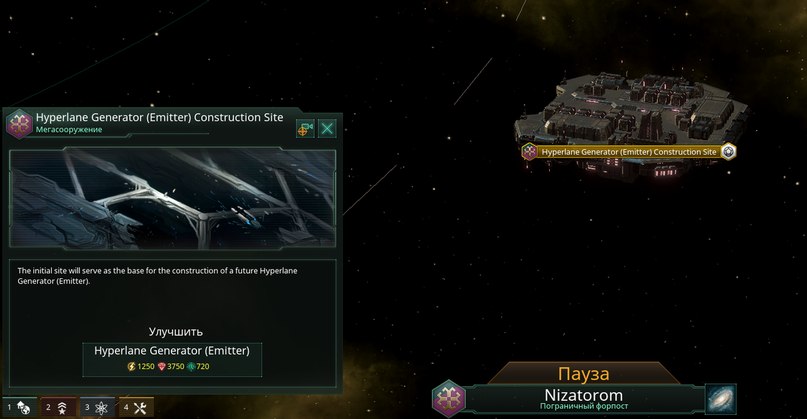This screenshot has width=807, height=419.
Task: Open group 4 with crossed tools icon
Action: pyautogui.click(x=137, y=407)
